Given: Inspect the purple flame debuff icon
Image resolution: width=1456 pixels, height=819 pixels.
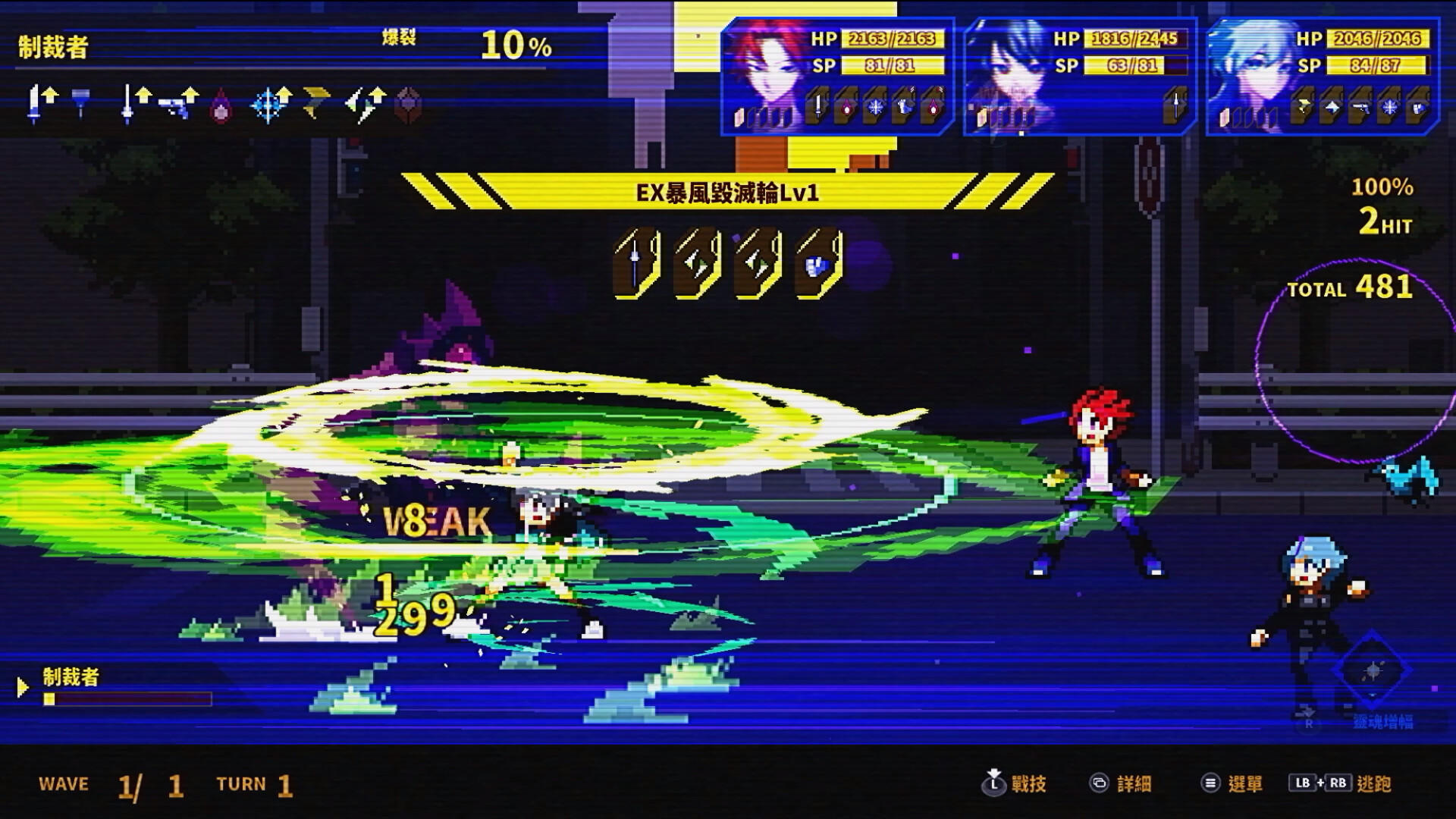Looking at the screenshot, I should tap(221, 108).
